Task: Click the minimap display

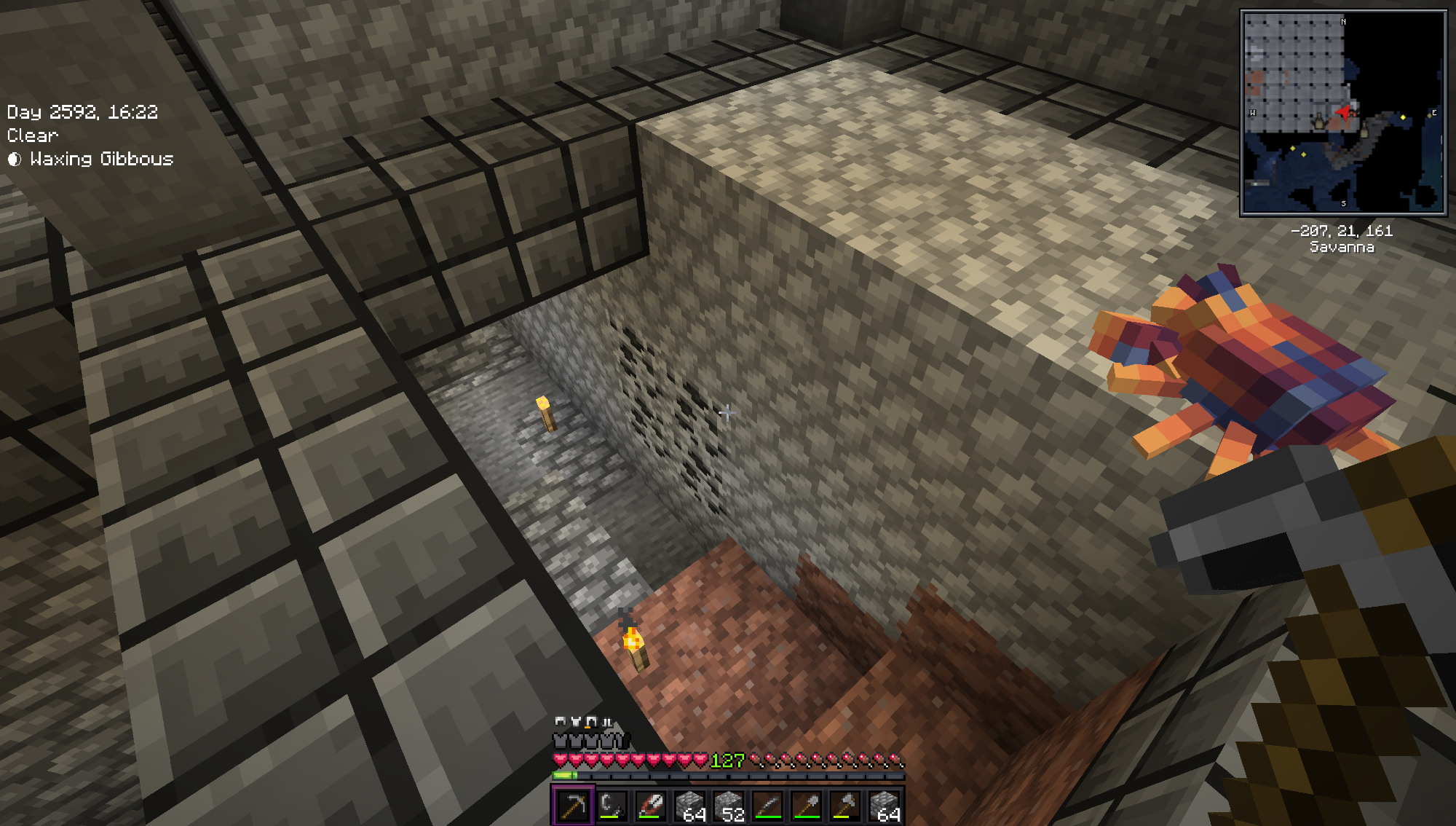Action: click(x=1343, y=113)
